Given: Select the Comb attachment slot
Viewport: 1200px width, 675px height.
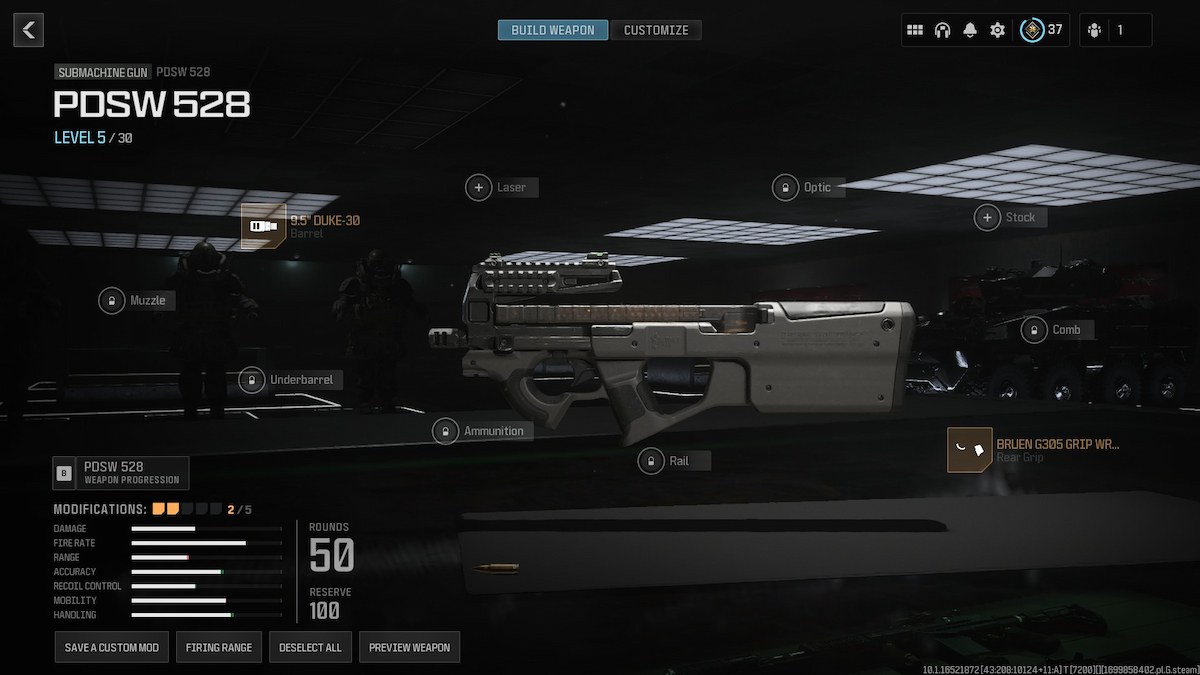Looking at the screenshot, I should pyautogui.click(x=1034, y=329).
